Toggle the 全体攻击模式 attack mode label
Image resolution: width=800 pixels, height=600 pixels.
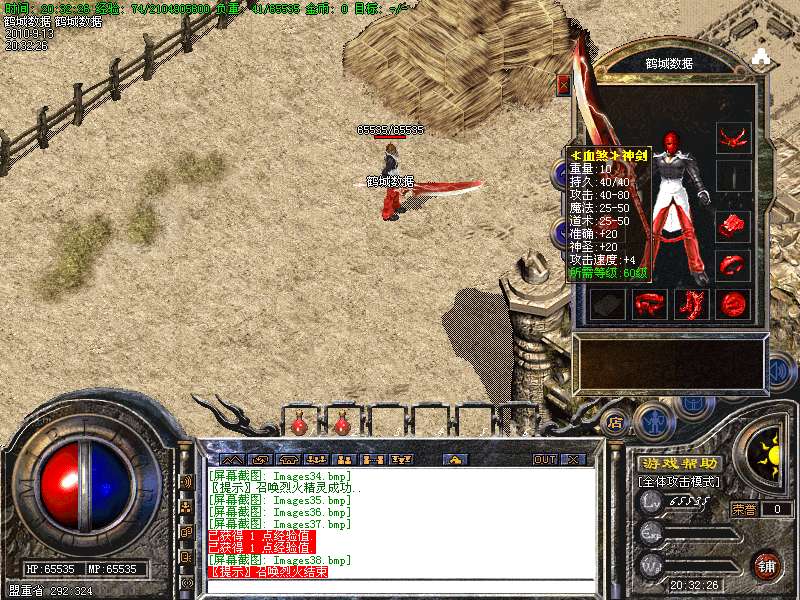point(680,482)
